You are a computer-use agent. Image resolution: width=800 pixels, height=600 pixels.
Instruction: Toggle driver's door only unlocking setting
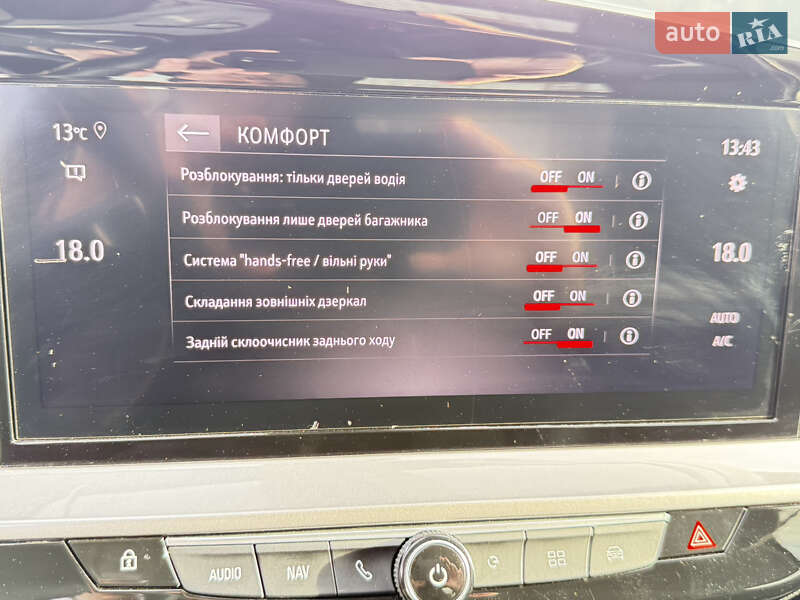pyautogui.click(x=567, y=178)
